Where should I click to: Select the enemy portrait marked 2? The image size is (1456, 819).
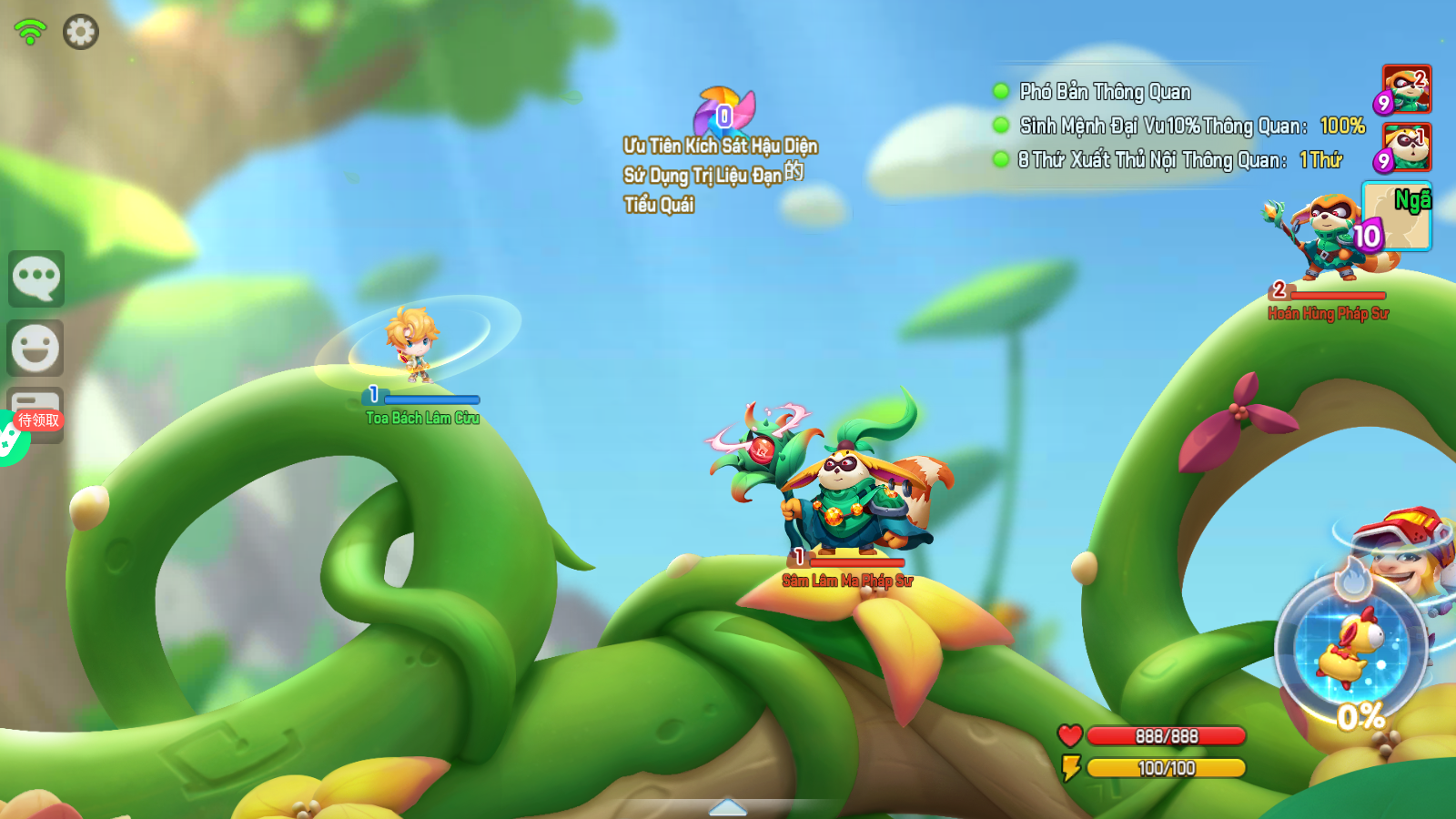coord(1407,88)
